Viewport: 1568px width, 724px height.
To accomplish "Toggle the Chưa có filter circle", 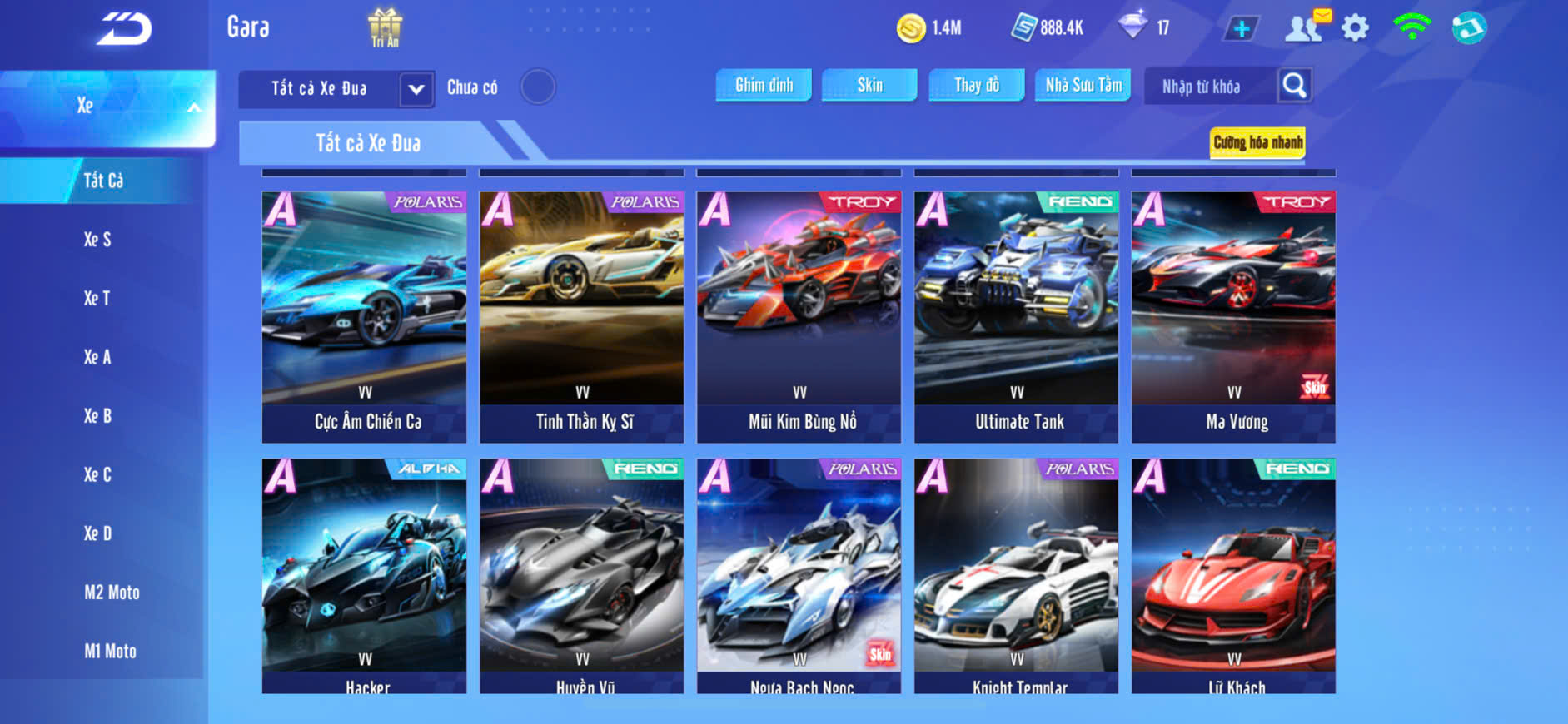I will pos(538,87).
